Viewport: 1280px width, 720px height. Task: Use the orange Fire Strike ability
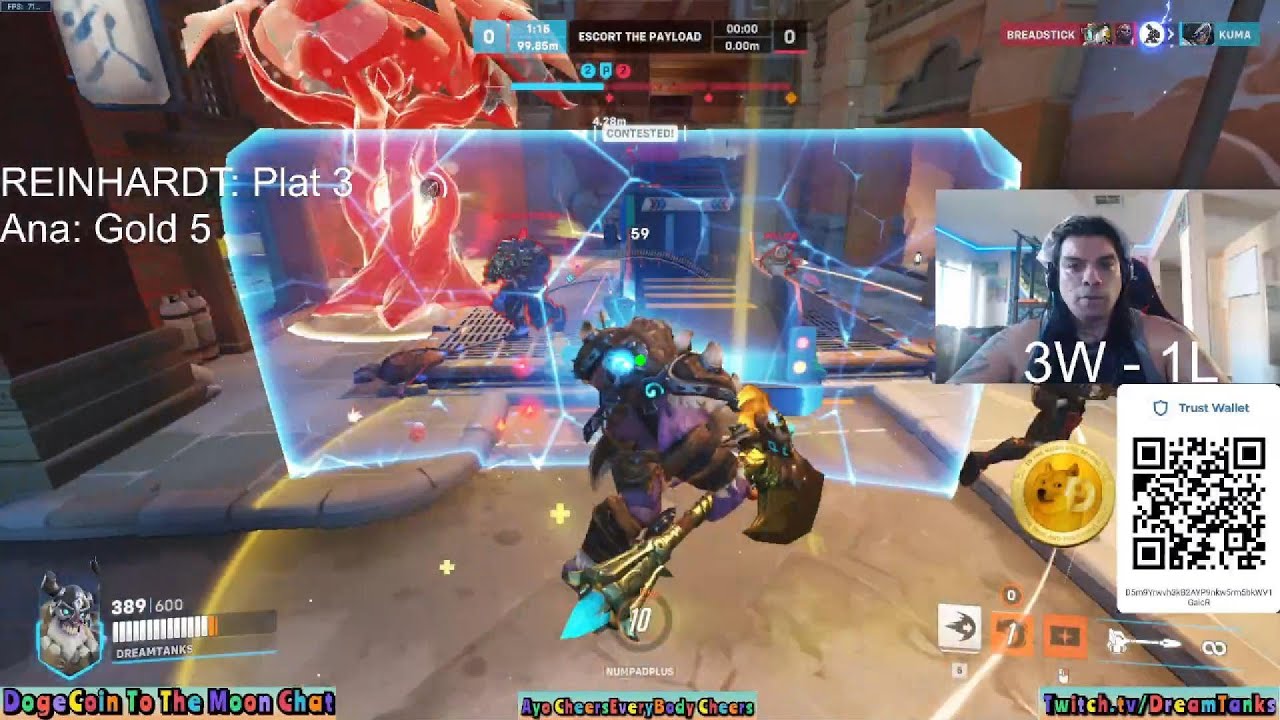tap(1011, 633)
